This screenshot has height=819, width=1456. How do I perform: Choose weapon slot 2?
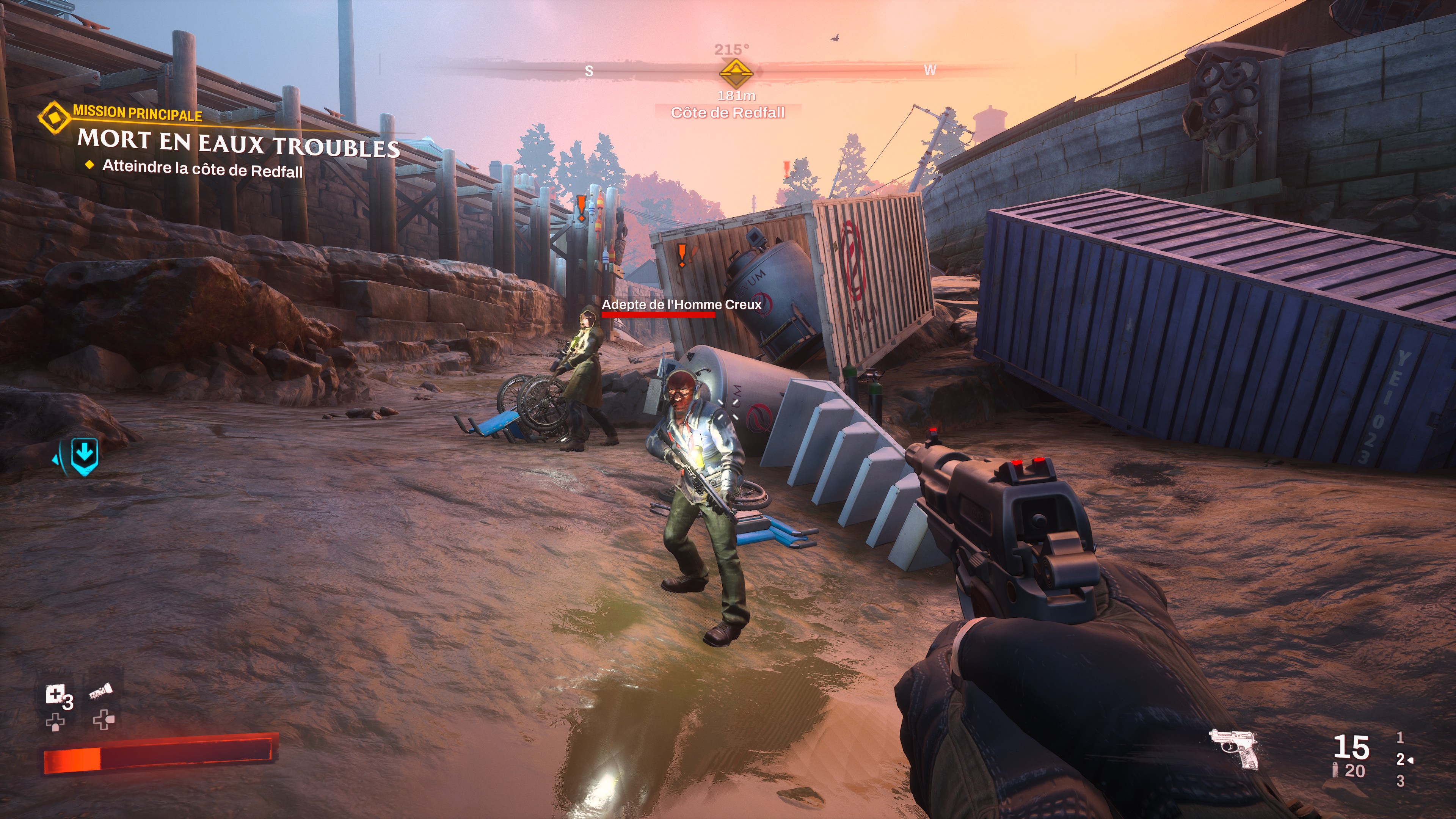pyautogui.click(x=1400, y=759)
